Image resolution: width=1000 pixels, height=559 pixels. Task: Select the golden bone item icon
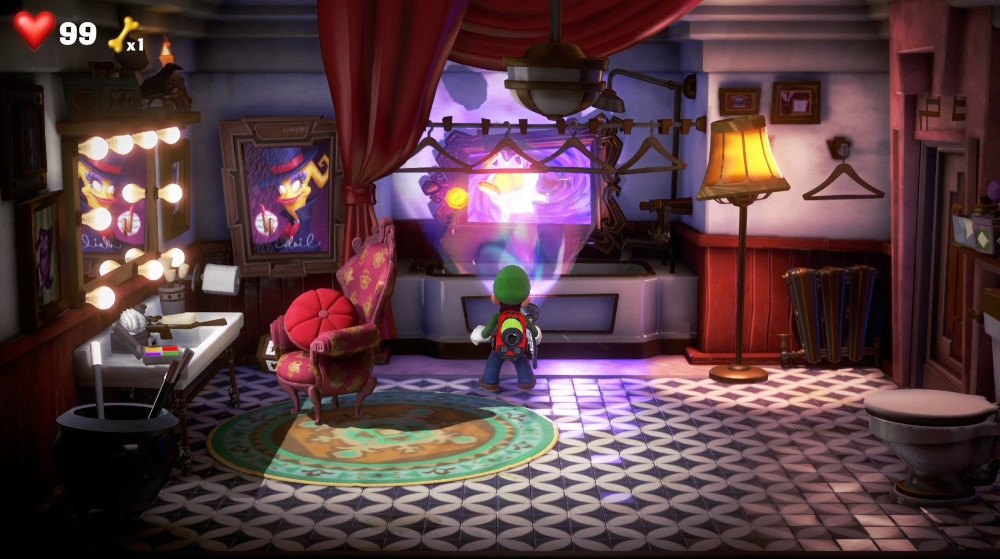click(x=122, y=36)
